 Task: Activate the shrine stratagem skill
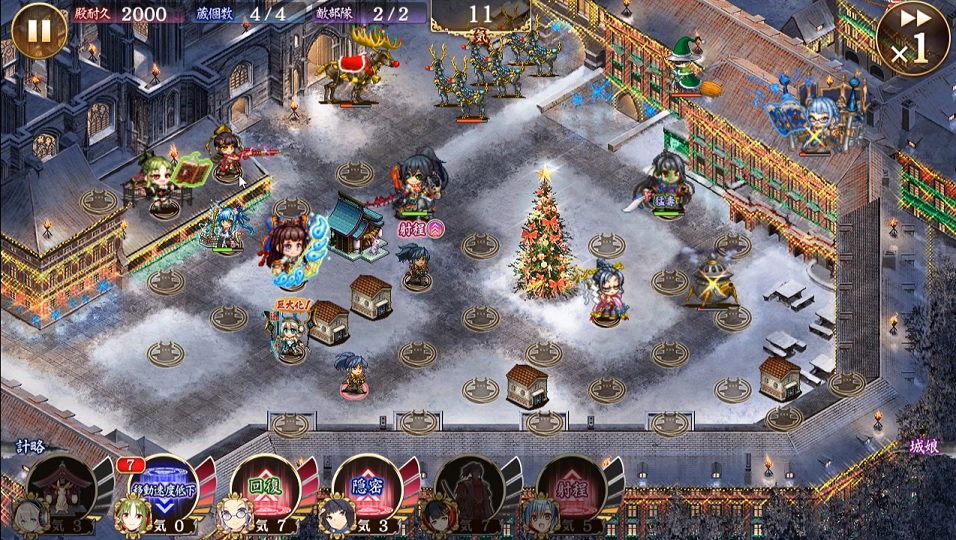point(62,488)
